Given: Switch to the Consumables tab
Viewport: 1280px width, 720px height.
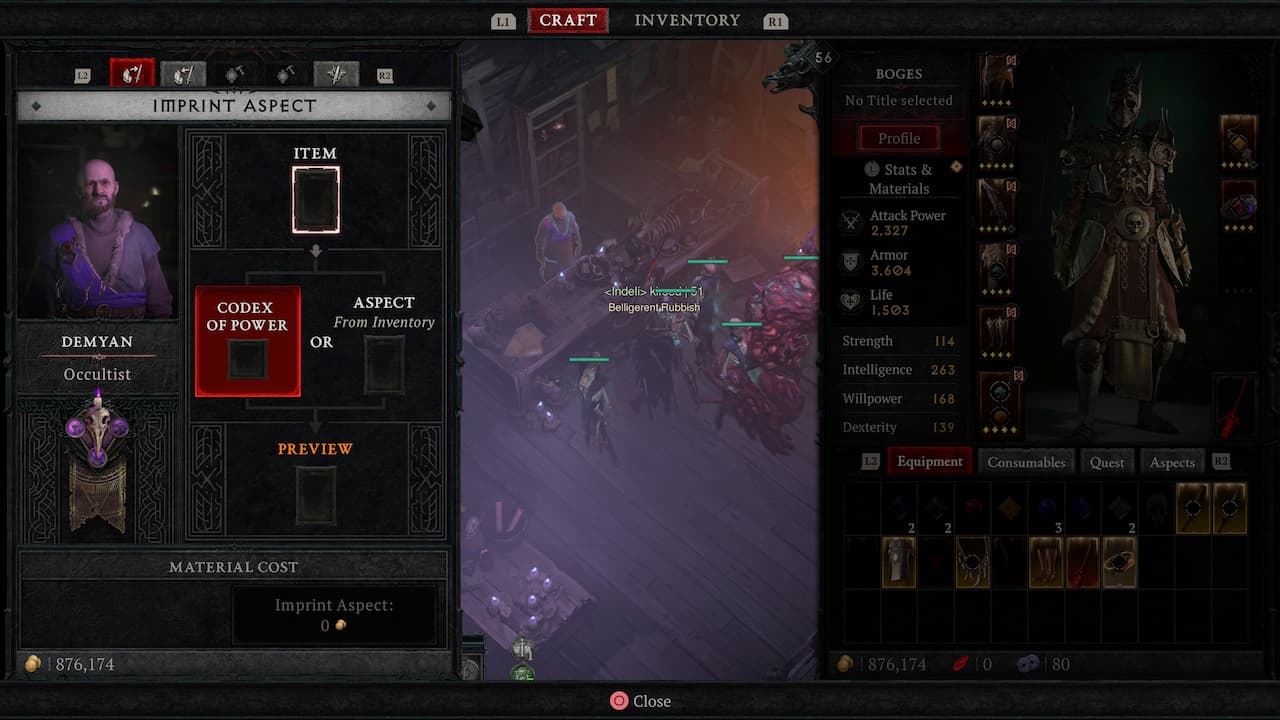Looking at the screenshot, I should tap(1027, 462).
